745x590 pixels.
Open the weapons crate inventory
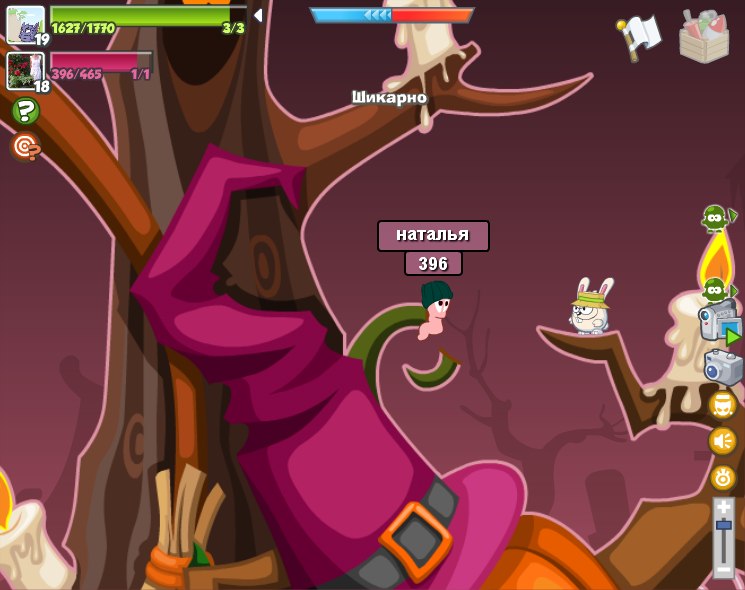tap(703, 37)
